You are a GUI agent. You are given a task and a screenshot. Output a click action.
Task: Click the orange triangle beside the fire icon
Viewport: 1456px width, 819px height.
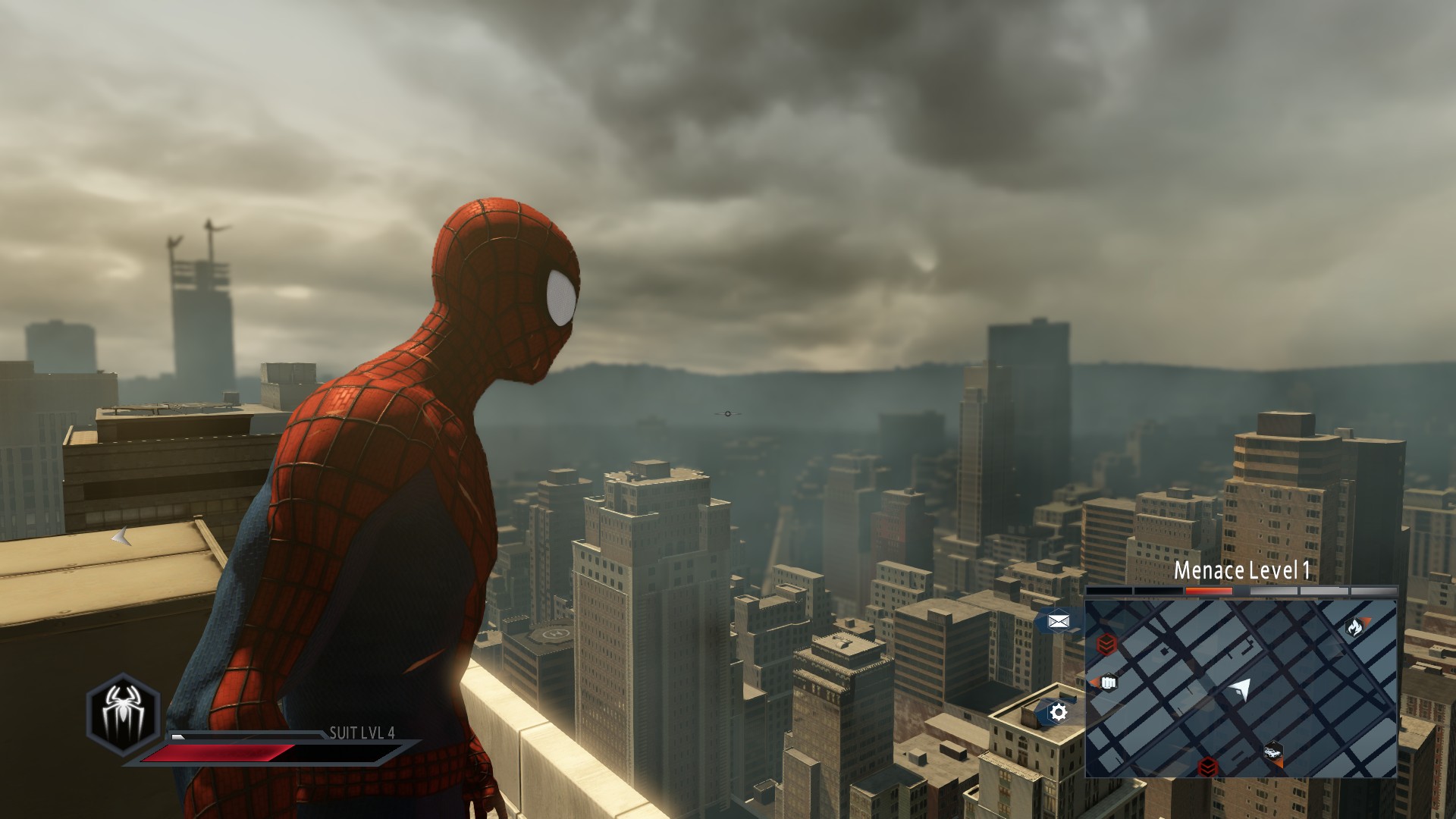pyautogui.click(x=1365, y=620)
